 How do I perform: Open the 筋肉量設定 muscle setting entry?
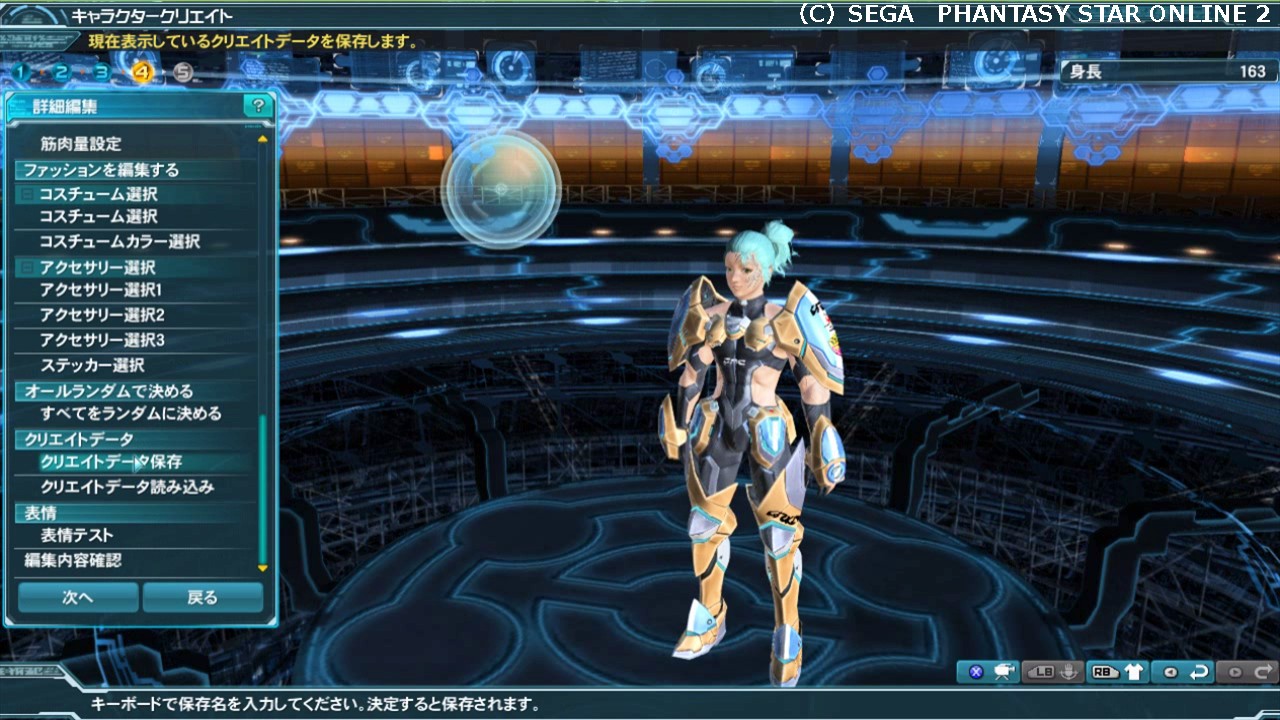81,144
